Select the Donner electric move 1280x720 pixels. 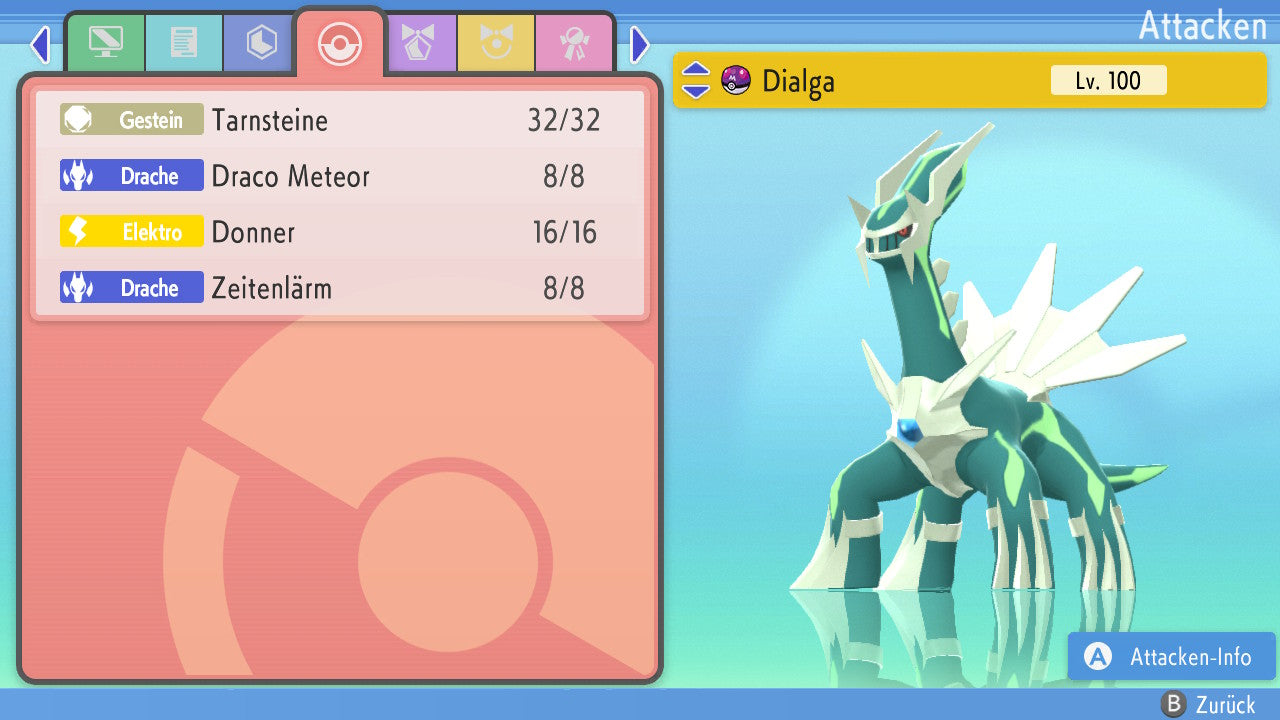pyautogui.click(x=340, y=233)
